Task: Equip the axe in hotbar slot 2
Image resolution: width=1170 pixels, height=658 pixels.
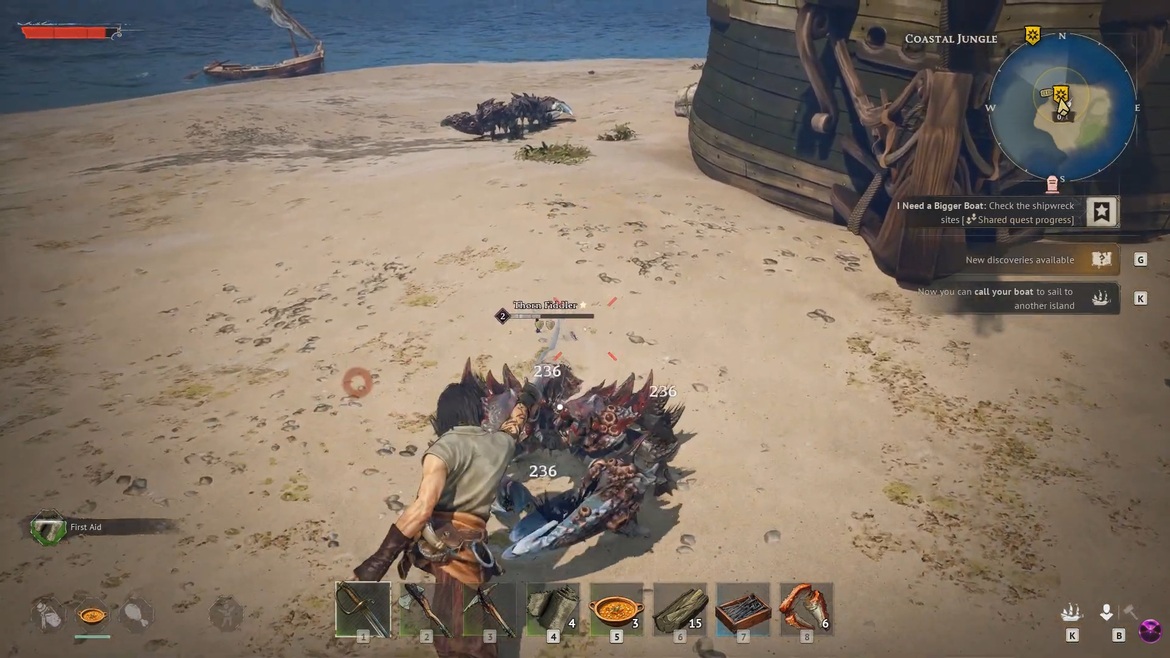Action: (426, 608)
